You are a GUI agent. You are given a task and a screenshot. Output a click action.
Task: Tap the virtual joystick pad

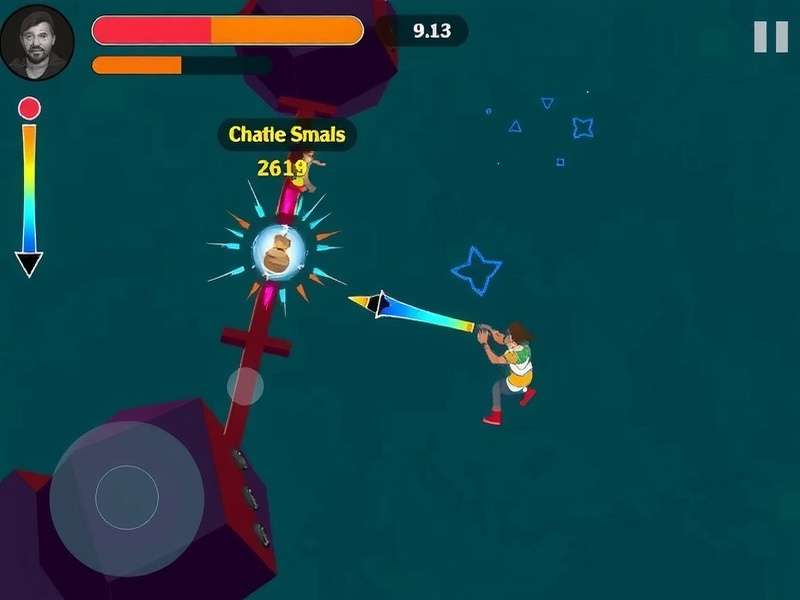pyautogui.click(x=127, y=497)
